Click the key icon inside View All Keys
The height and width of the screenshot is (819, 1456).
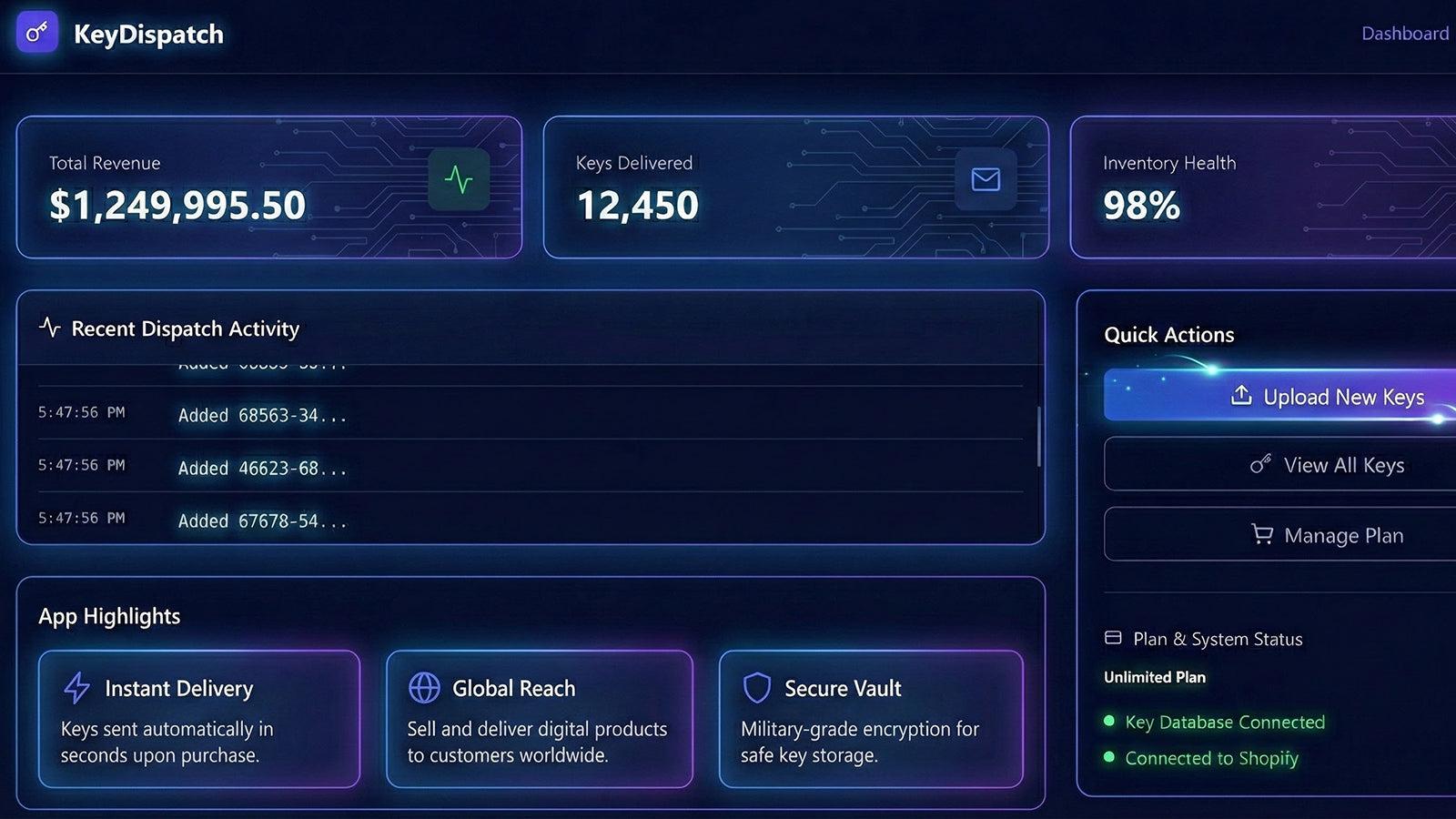coord(1260,464)
